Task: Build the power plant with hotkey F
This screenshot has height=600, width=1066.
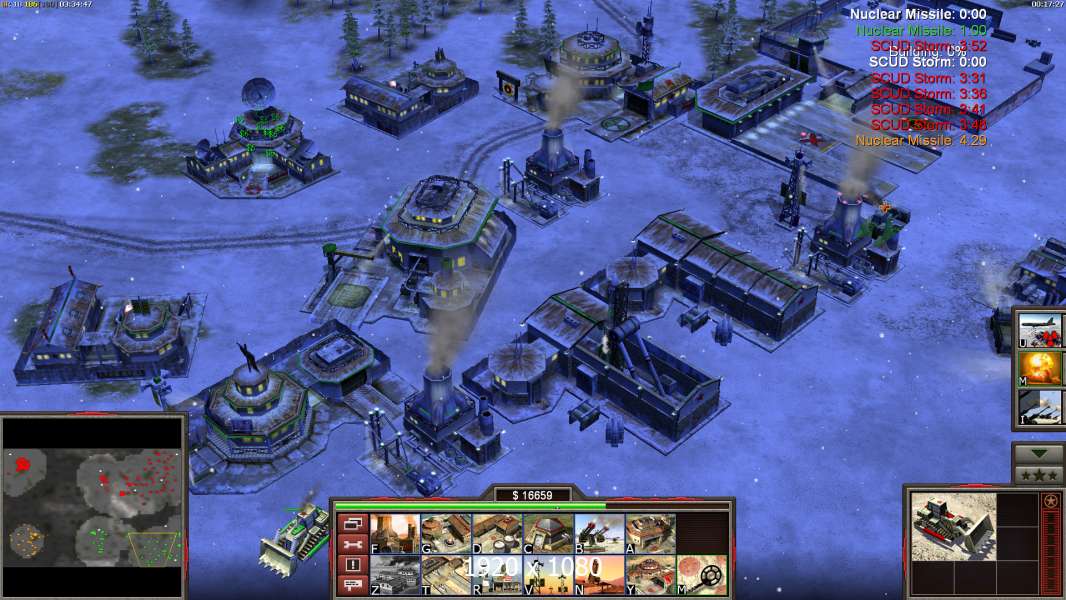Action: [395, 534]
